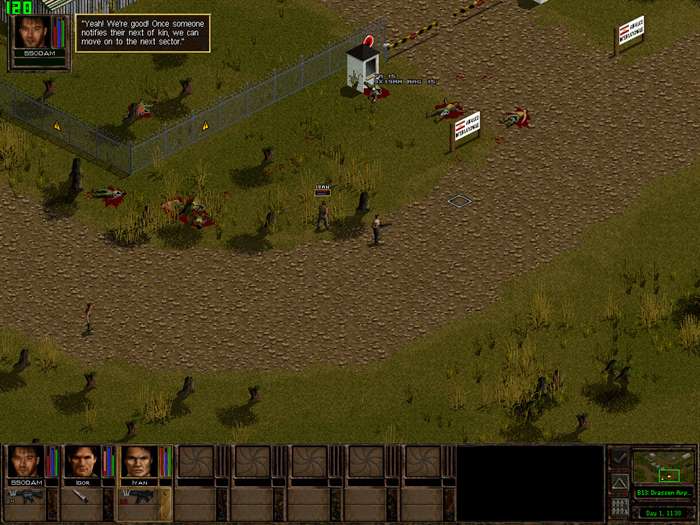The width and height of the screenshot is (700, 525).
Task: Click the checkmark end-turn button
Action: [x=619, y=458]
